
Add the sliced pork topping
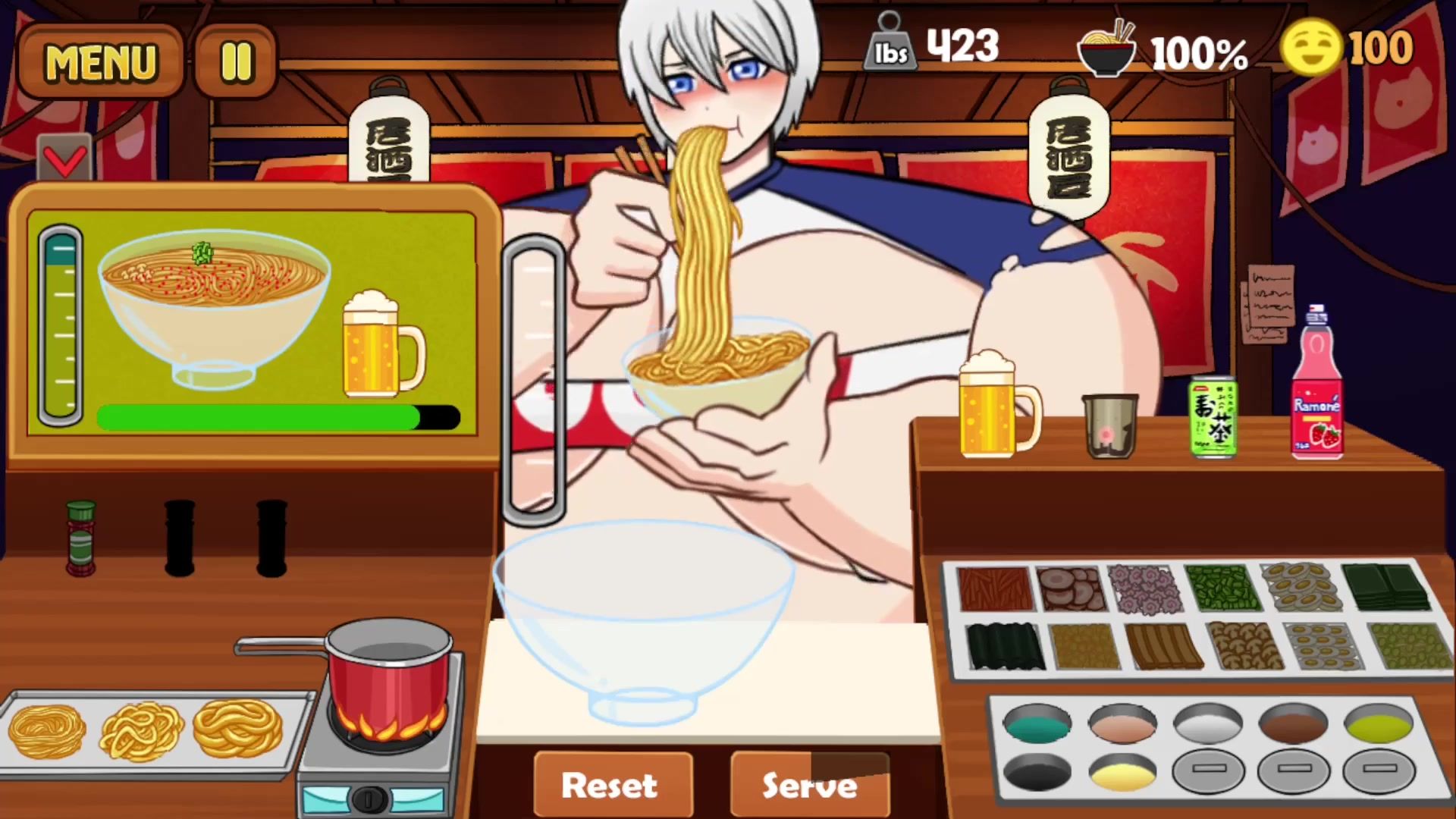[1071, 588]
